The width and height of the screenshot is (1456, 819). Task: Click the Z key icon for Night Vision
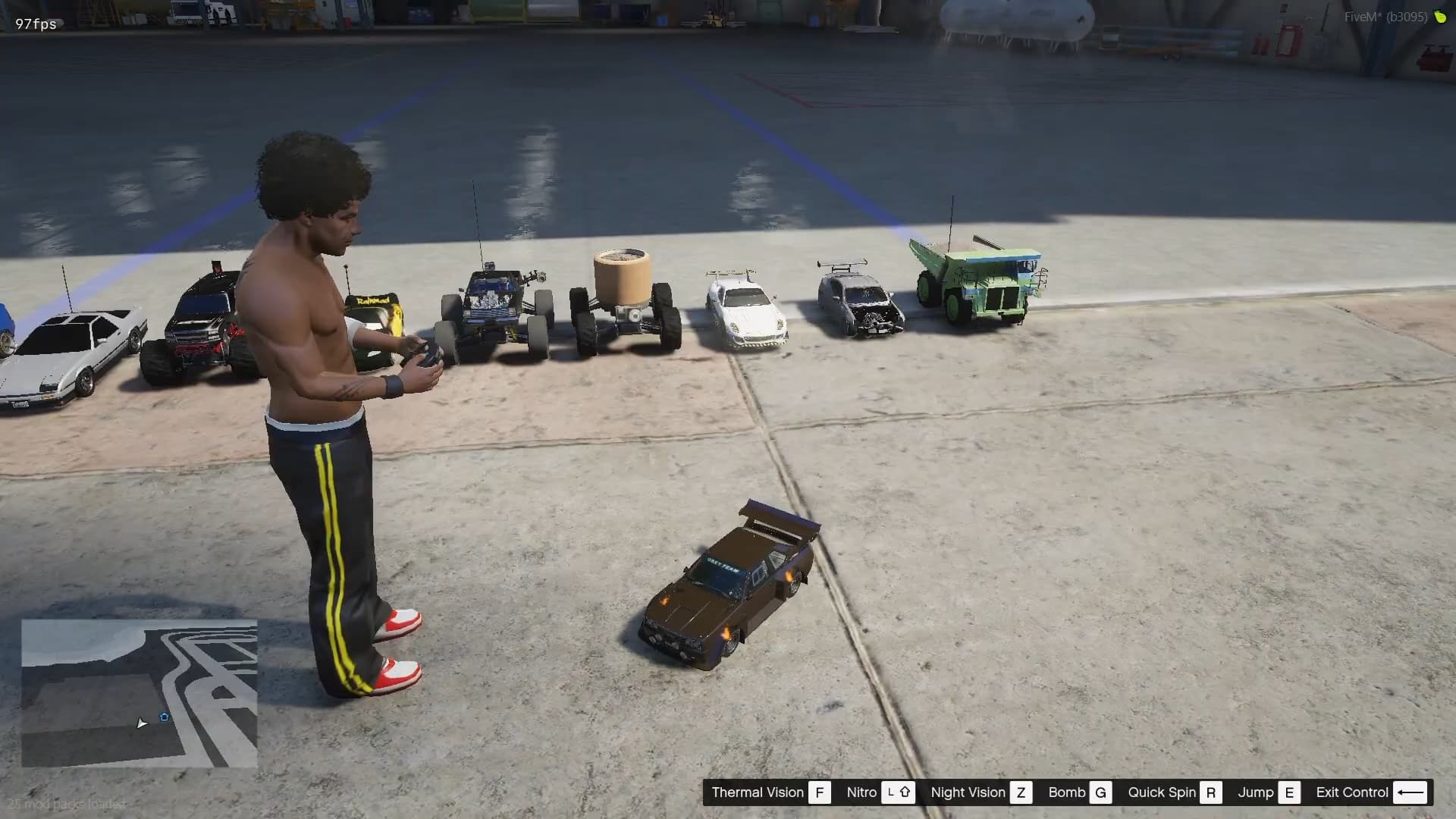pos(1022,792)
